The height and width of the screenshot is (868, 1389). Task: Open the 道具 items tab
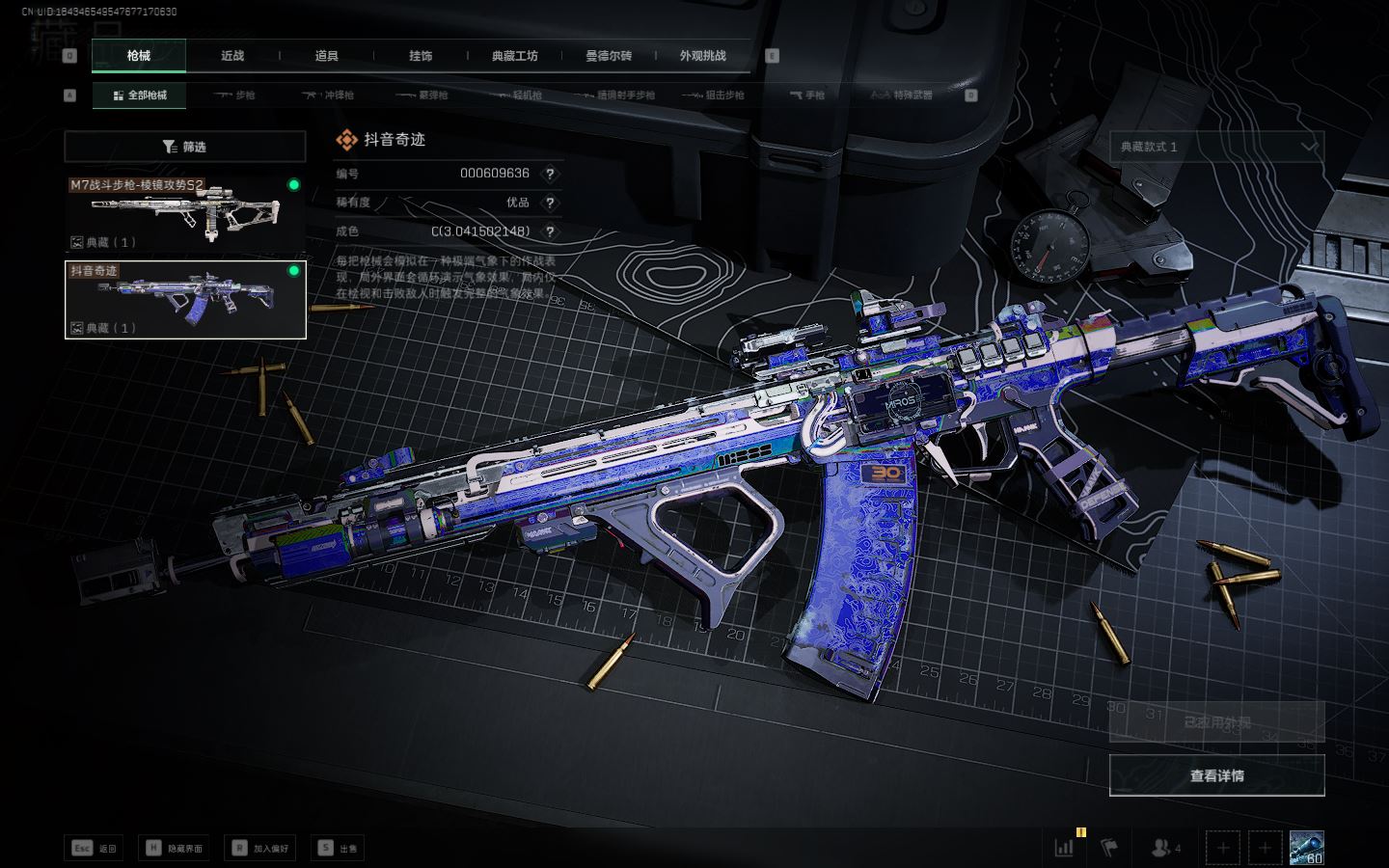pyautogui.click(x=327, y=56)
